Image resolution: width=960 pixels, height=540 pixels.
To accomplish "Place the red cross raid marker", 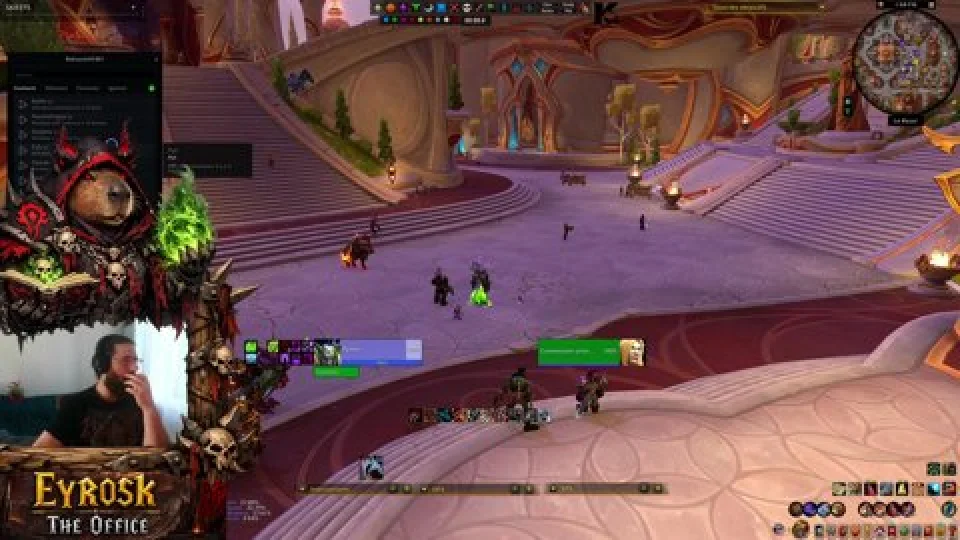I will pos(453,8).
